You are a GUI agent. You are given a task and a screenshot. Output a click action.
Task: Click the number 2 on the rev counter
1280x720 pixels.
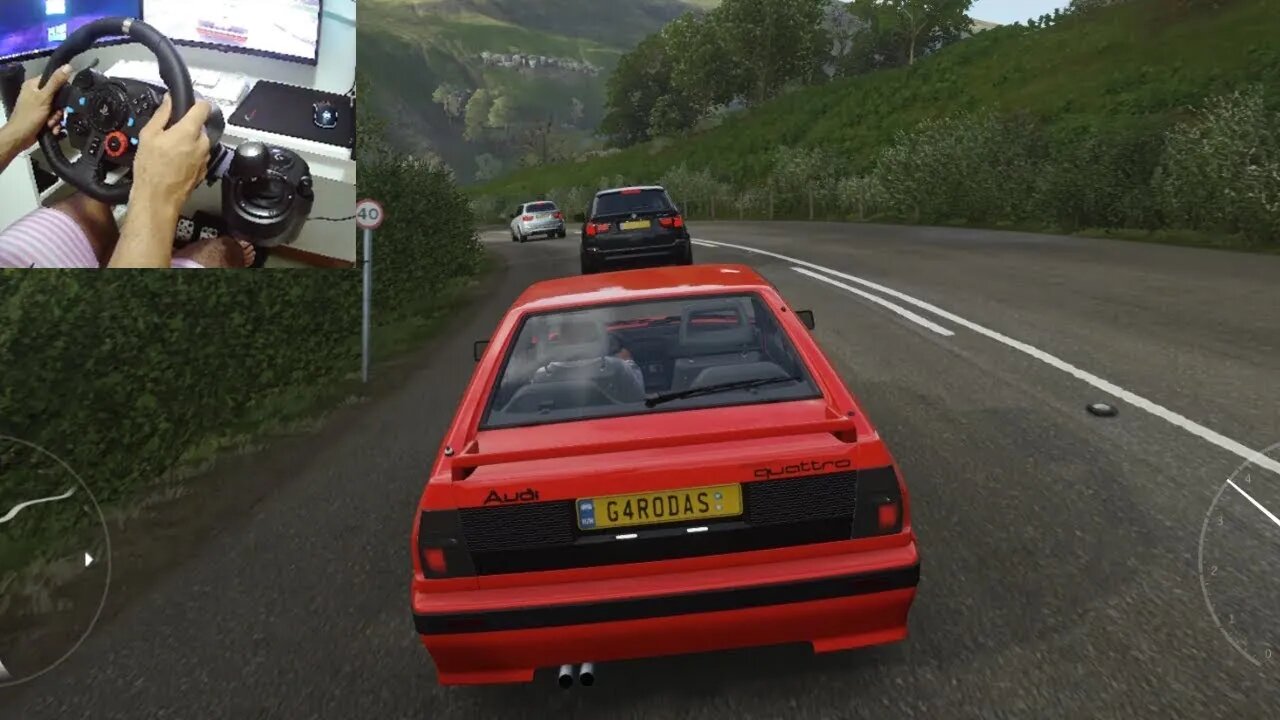point(1215,570)
